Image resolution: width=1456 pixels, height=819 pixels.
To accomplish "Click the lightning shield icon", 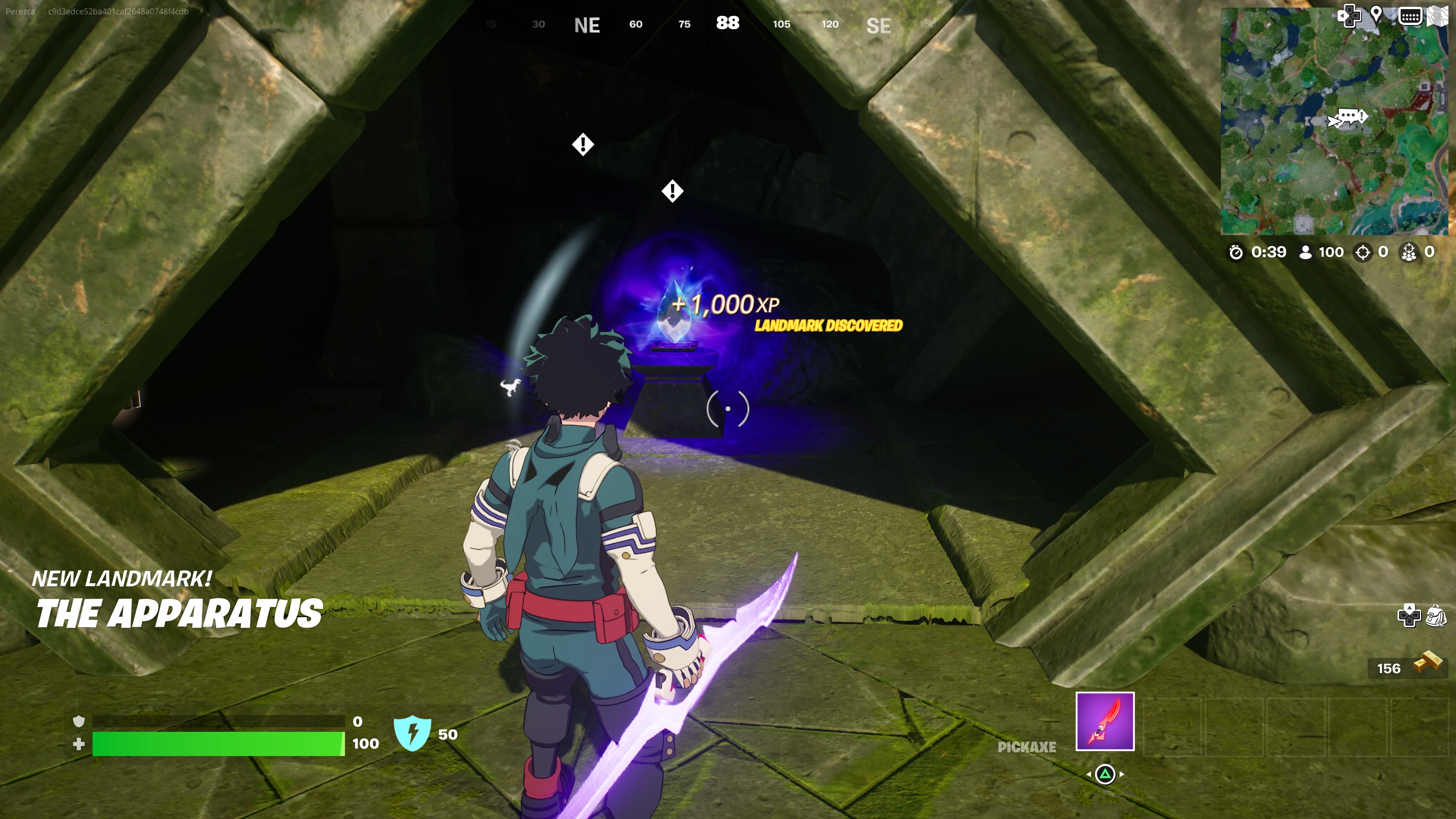I will (x=412, y=733).
